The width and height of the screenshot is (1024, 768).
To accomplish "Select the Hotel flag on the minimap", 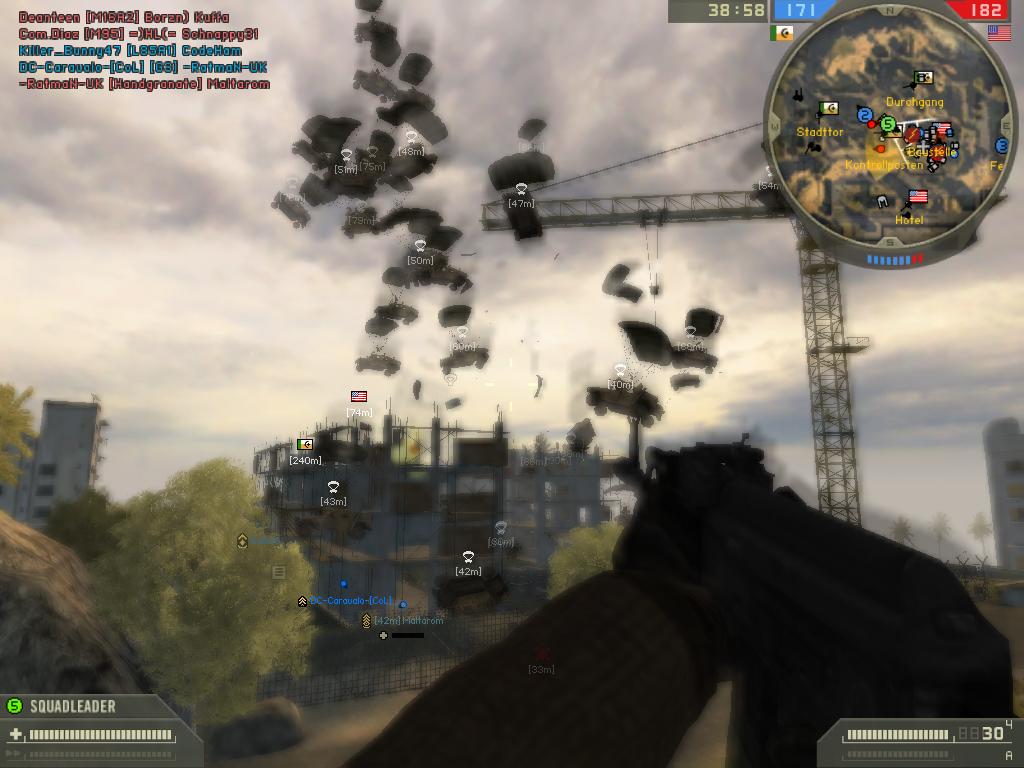I will click(x=917, y=197).
